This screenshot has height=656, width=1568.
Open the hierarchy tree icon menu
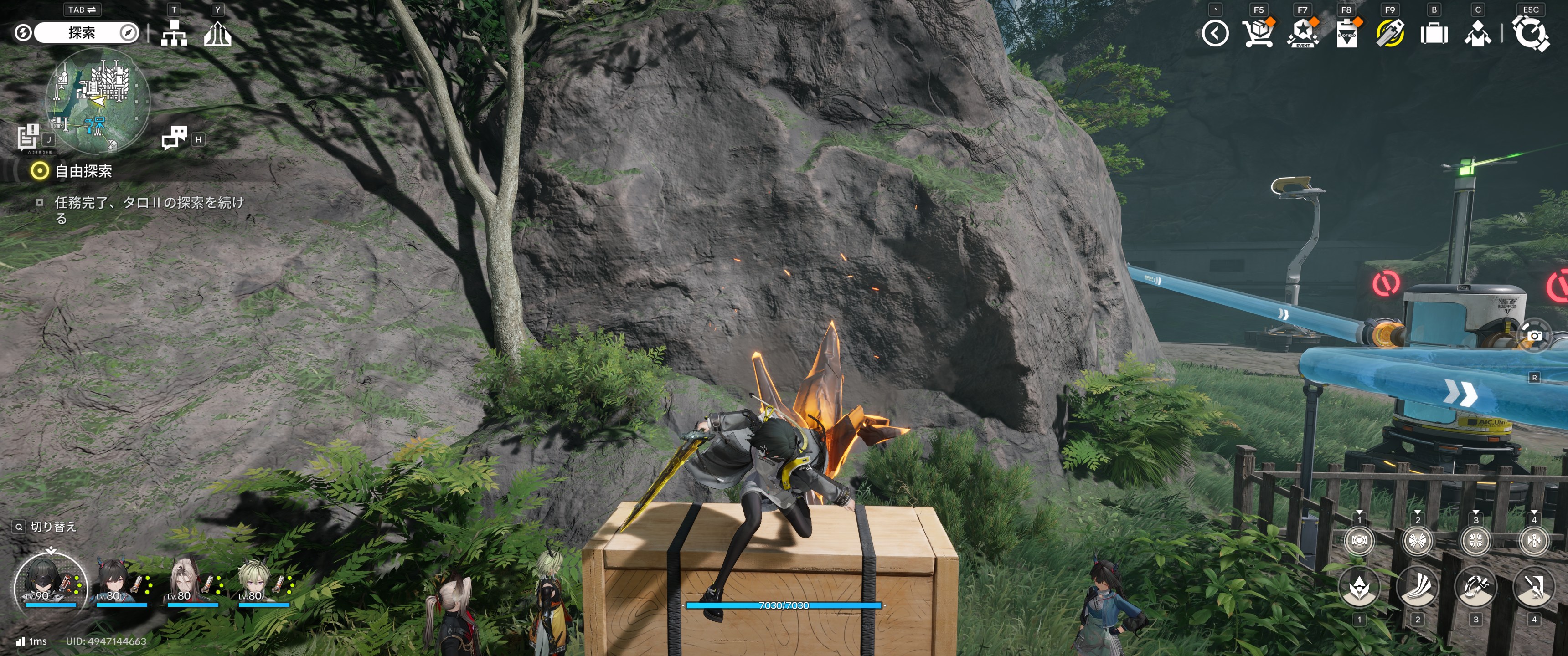tap(174, 33)
